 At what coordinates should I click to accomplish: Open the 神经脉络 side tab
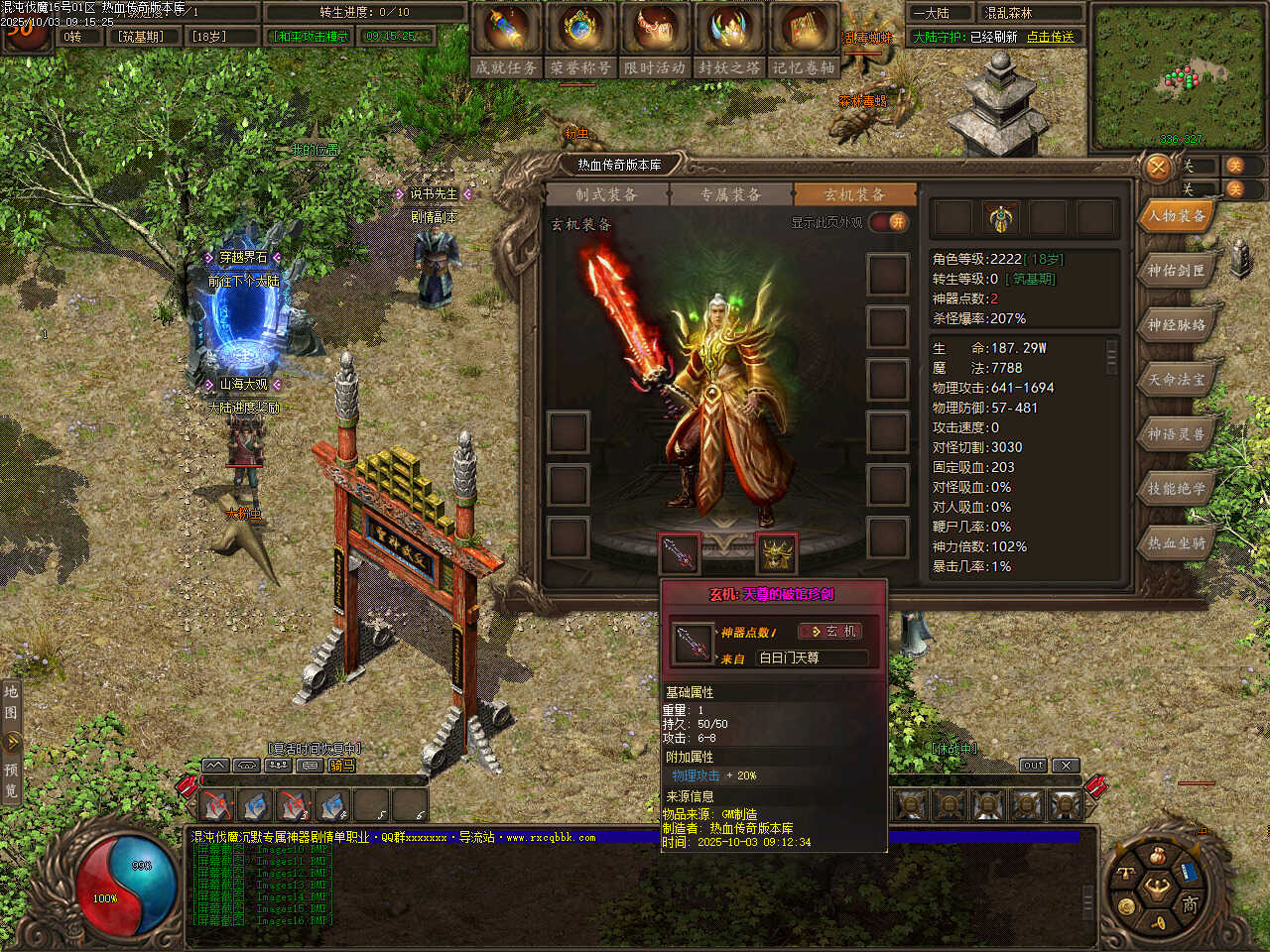click(x=1176, y=324)
